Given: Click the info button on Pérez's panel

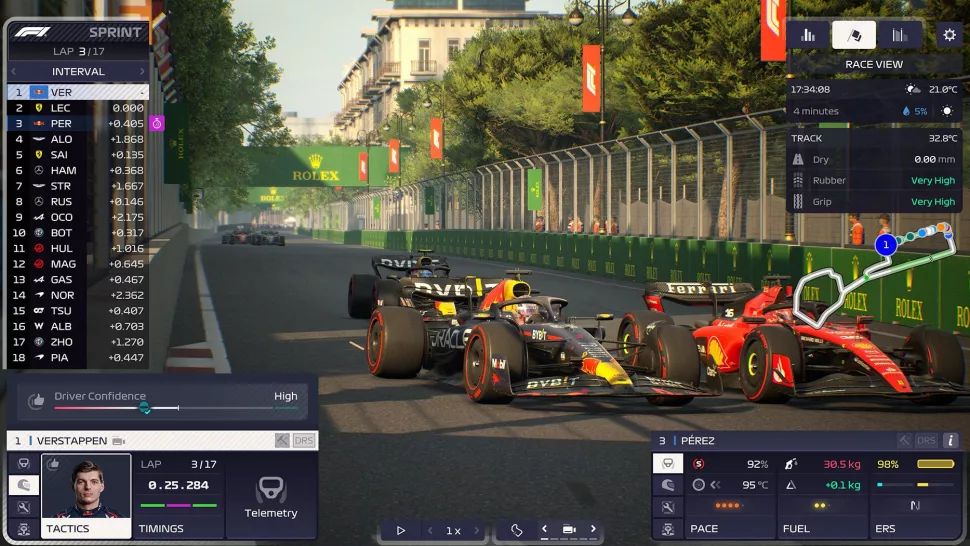Looking at the screenshot, I should pos(950,440).
